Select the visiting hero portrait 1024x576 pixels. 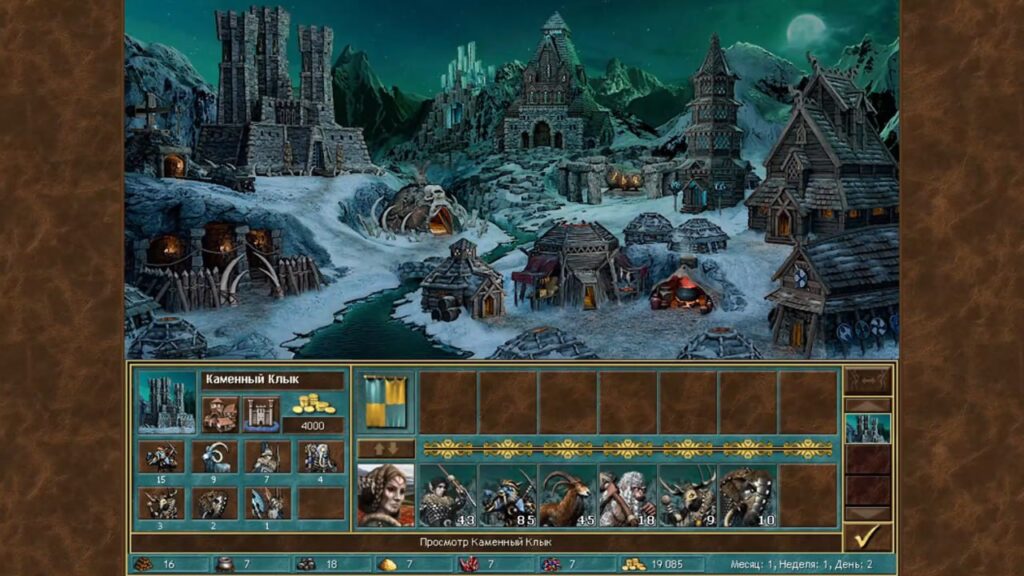point(385,495)
